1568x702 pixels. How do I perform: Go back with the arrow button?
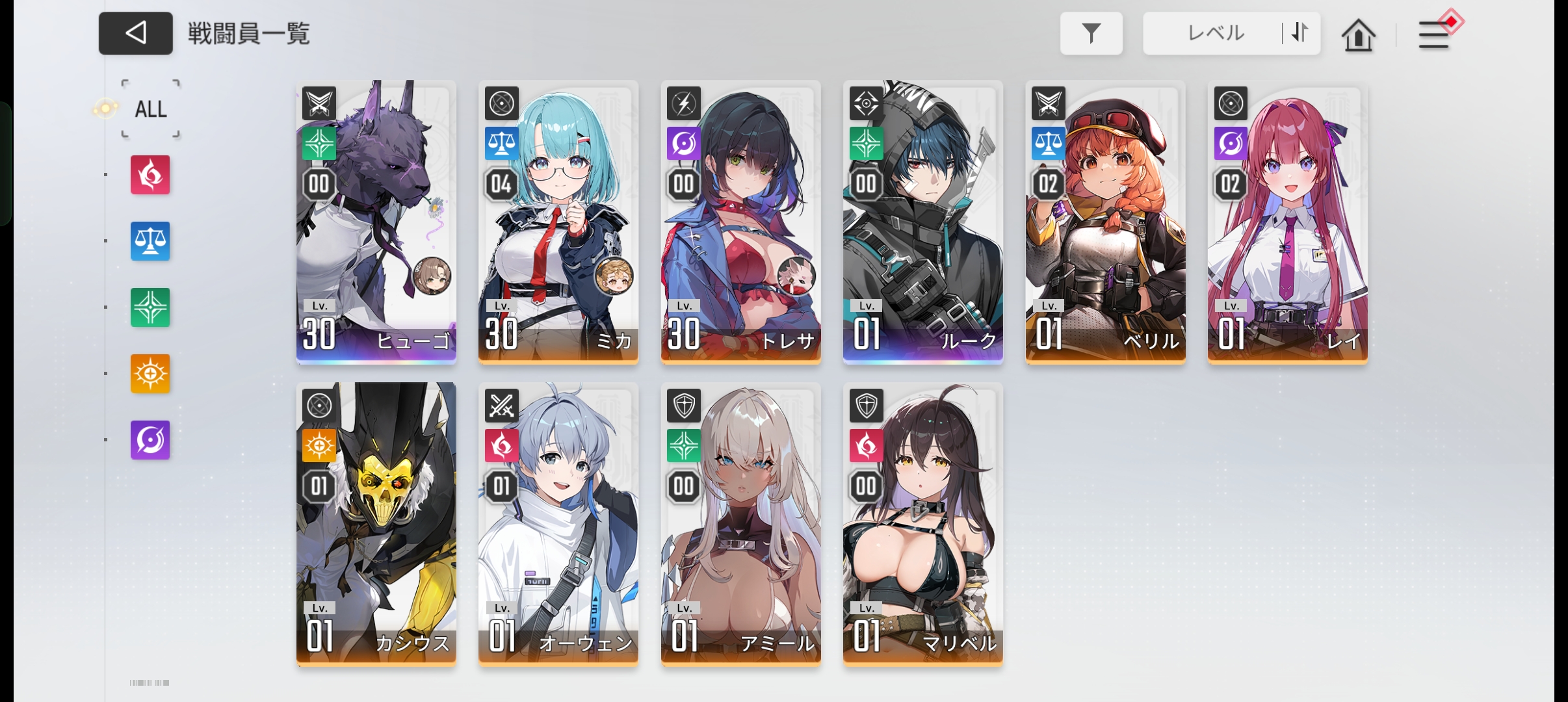point(135,33)
